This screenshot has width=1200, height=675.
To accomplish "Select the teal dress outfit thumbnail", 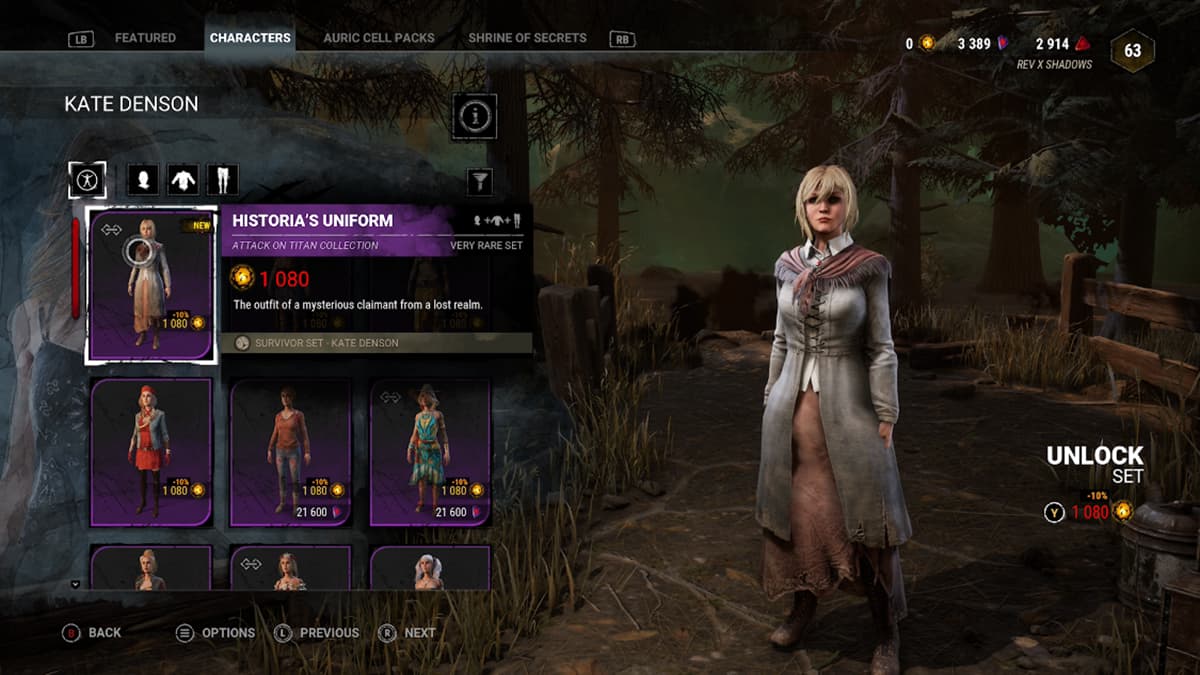I will point(431,451).
